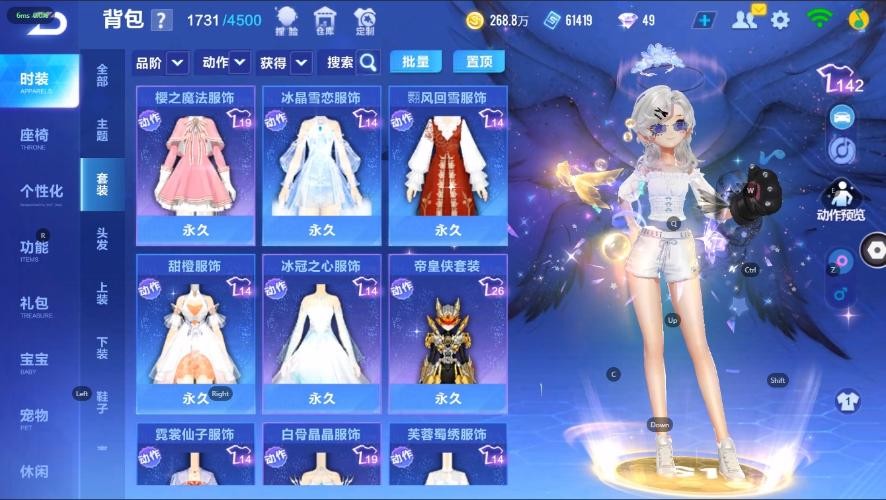Open the settings gear icon
This screenshot has height=500, width=886.
pos(780,20)
